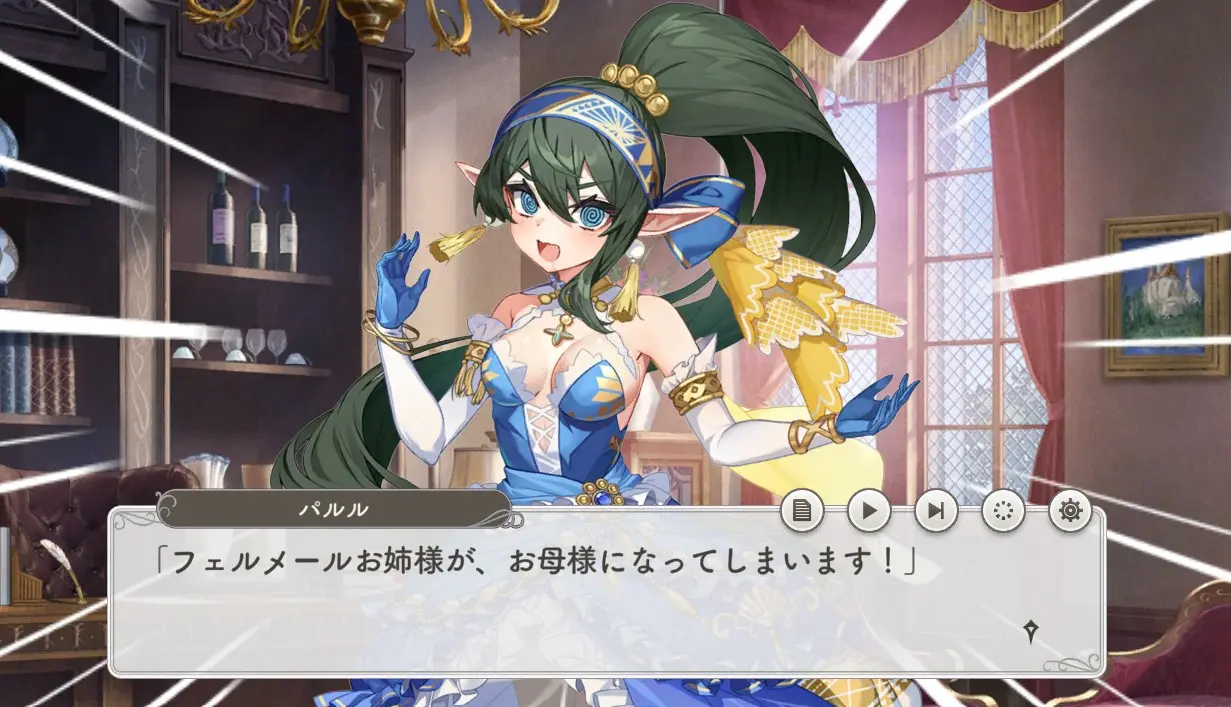This screenshot has width=1231, height=707.
Task: Skip ahead with the skip-forward button
Action: [936, 512]
